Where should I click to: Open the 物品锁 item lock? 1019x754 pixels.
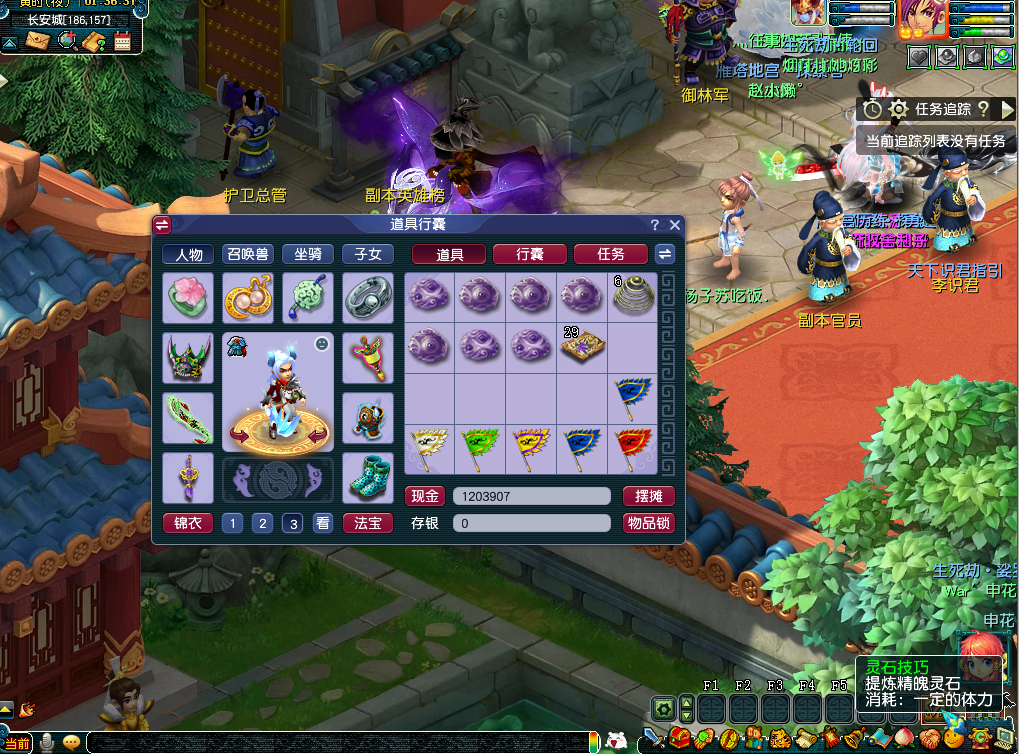pos(648,523)
